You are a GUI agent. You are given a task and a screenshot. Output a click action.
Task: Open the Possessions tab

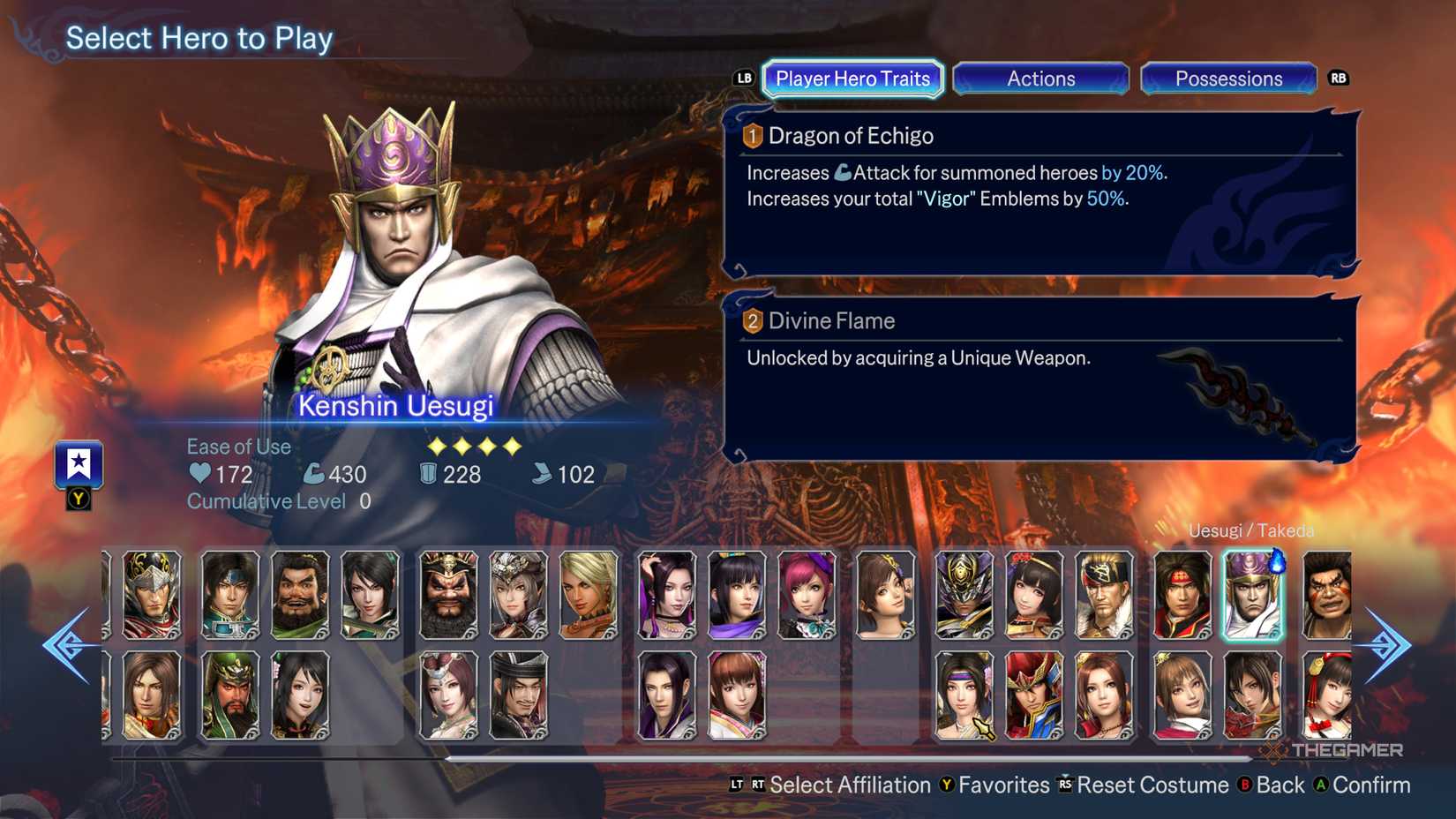point(1228,79)
